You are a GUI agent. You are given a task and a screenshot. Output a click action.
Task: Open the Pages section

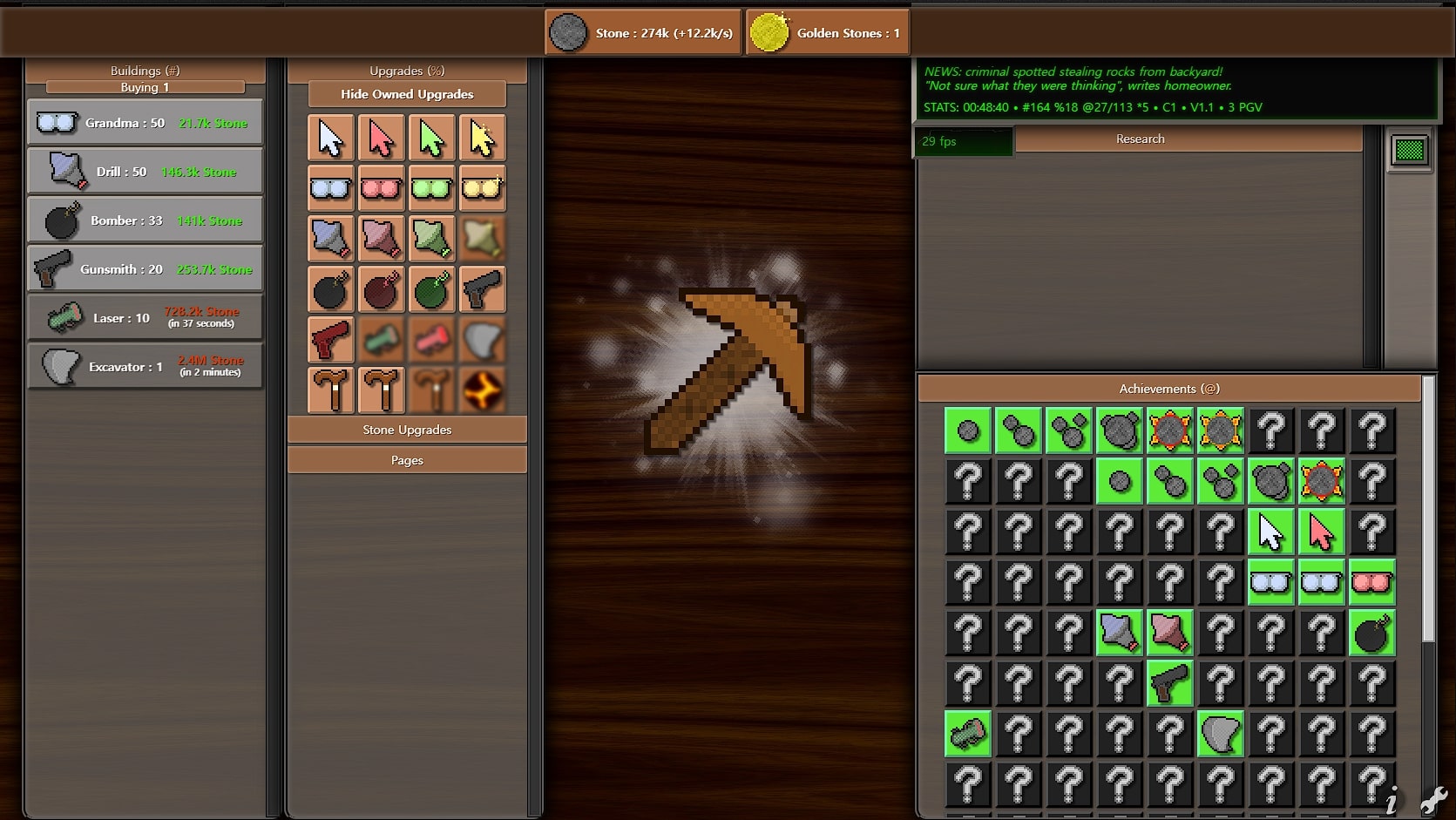(407, 460)
